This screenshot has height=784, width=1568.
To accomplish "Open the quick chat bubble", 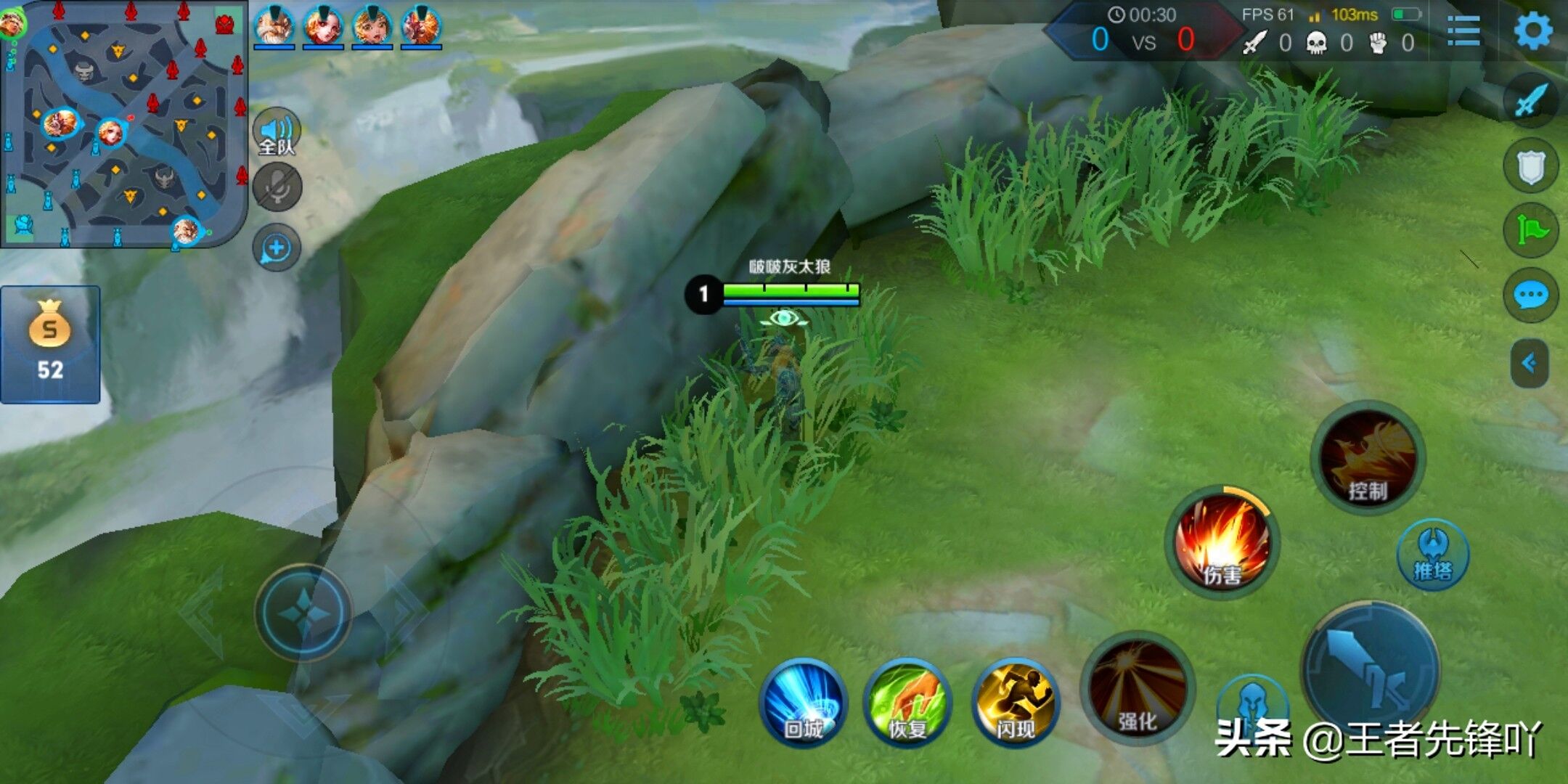I will [1531, 295].
